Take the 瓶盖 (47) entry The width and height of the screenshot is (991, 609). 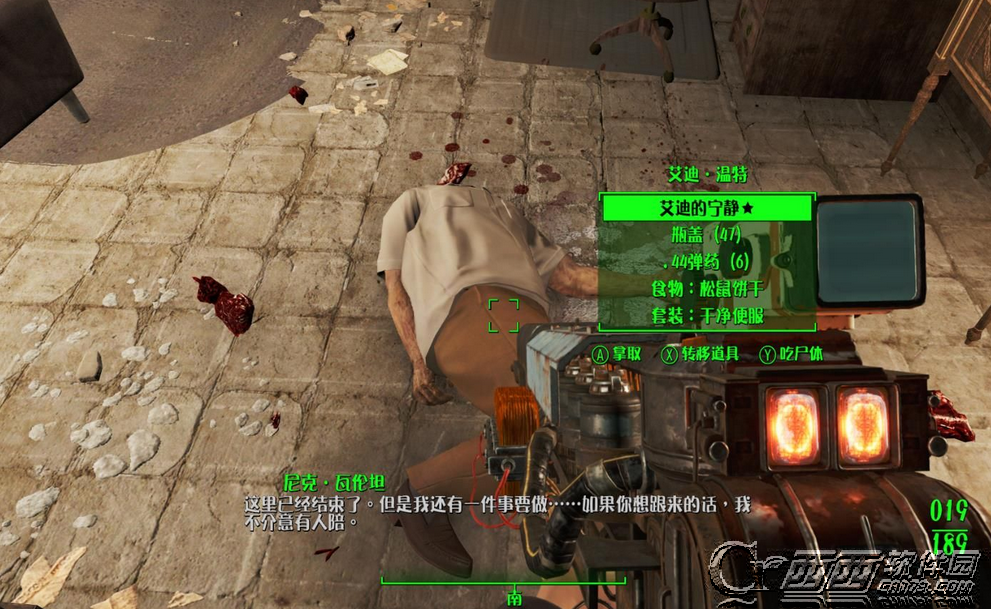(x=706, y=236)
